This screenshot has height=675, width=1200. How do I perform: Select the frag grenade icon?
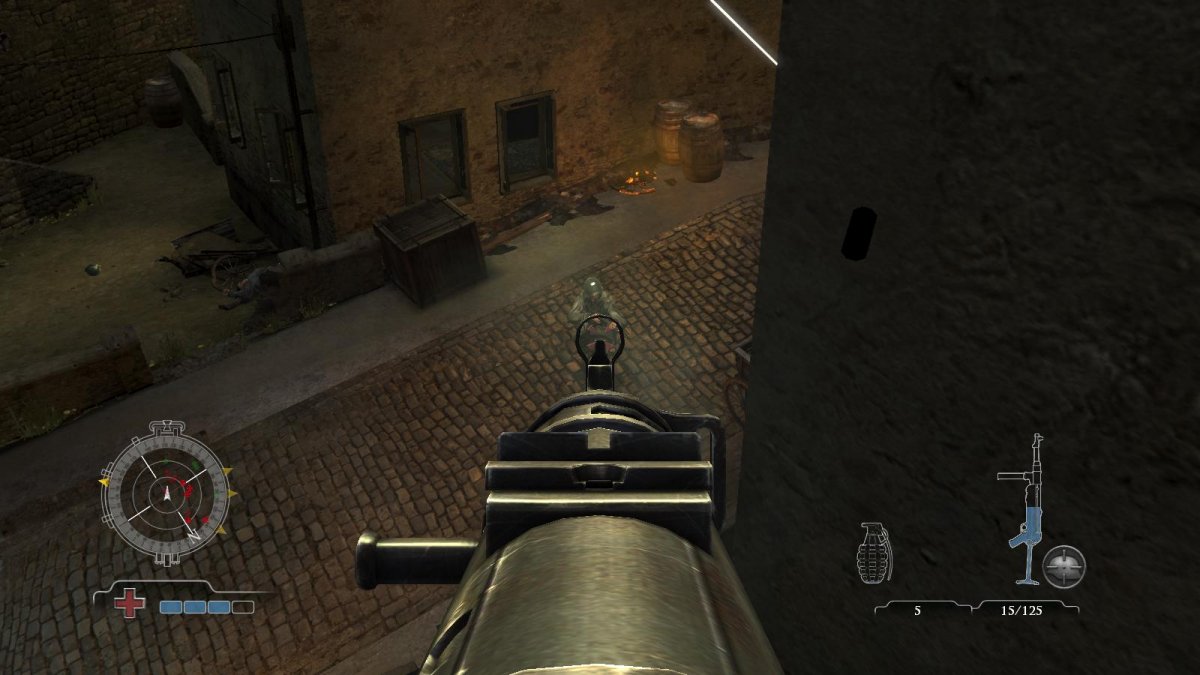pyautogui.click(x=874, y=552)
